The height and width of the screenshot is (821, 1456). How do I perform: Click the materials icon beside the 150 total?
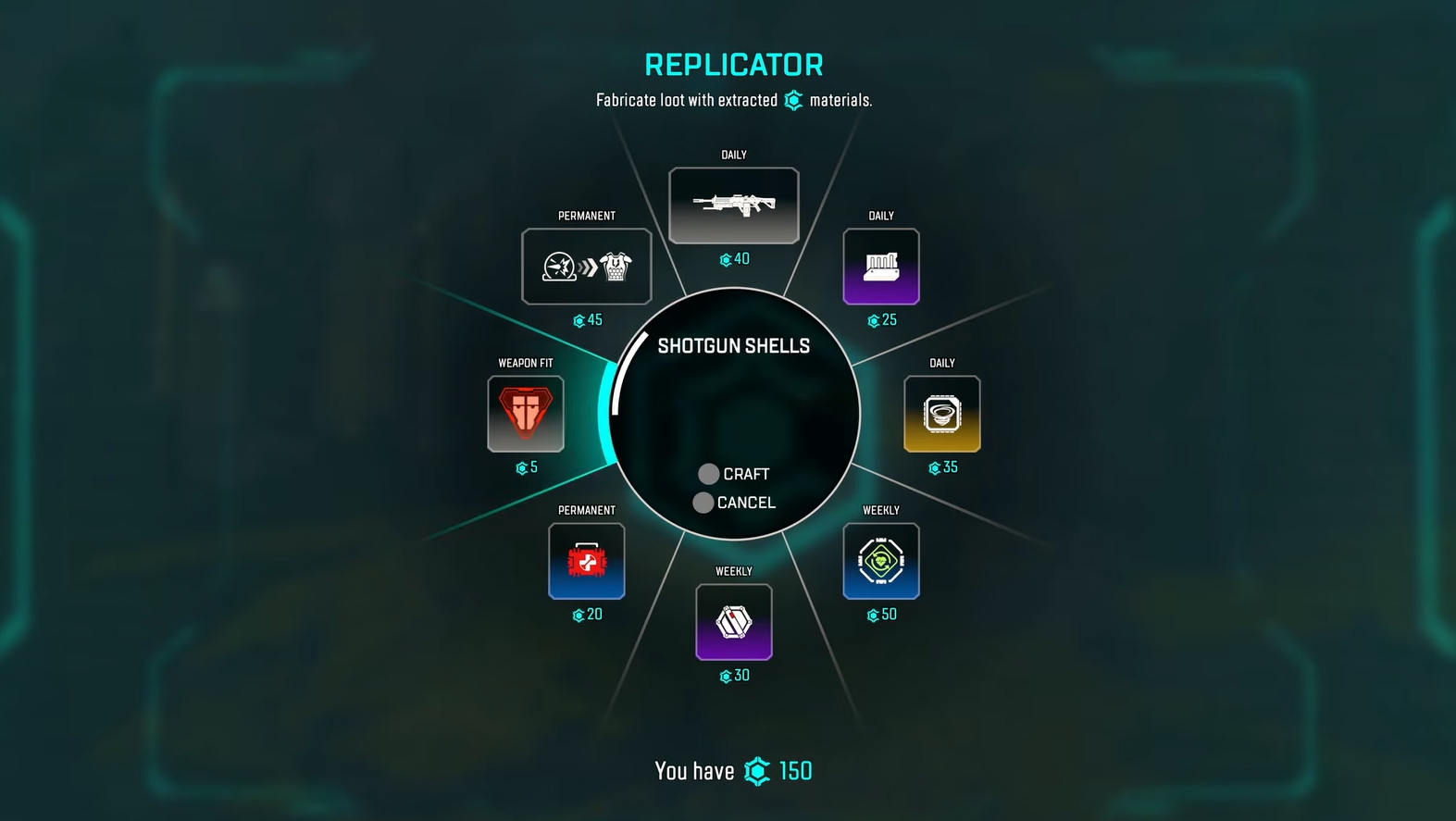click(756, 770)
